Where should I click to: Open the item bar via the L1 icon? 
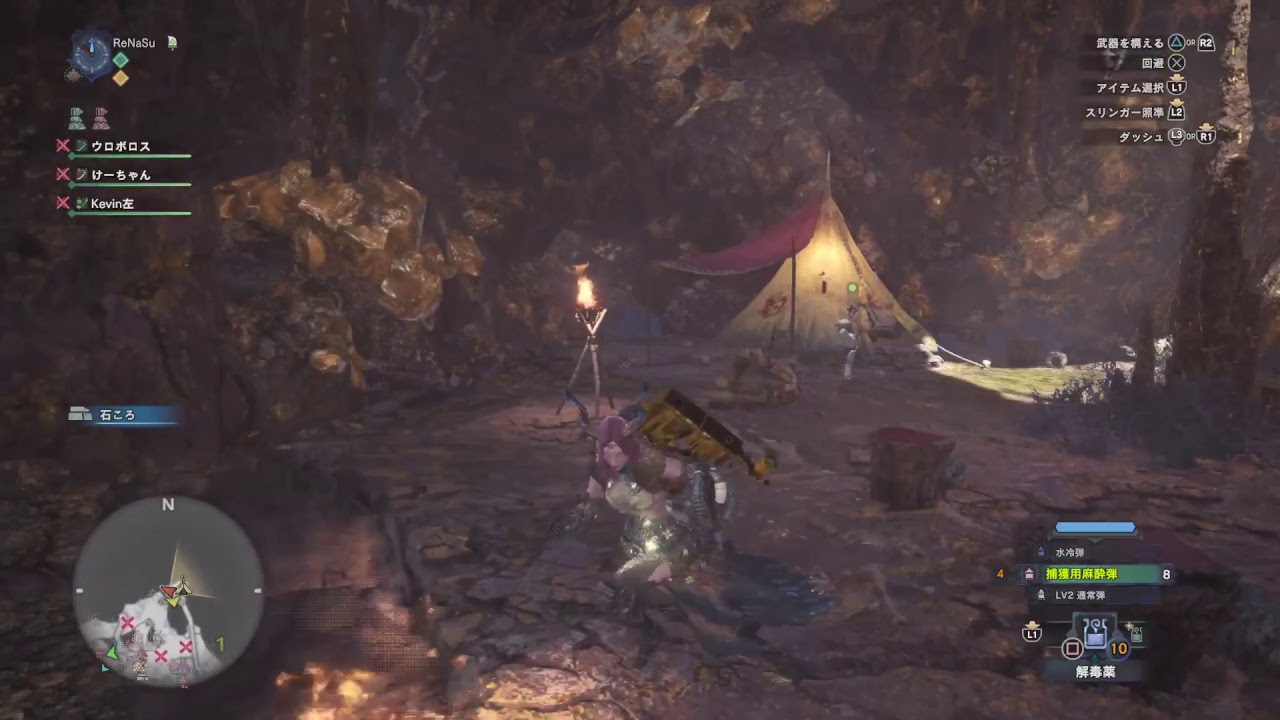click(x=1031, y=632)
